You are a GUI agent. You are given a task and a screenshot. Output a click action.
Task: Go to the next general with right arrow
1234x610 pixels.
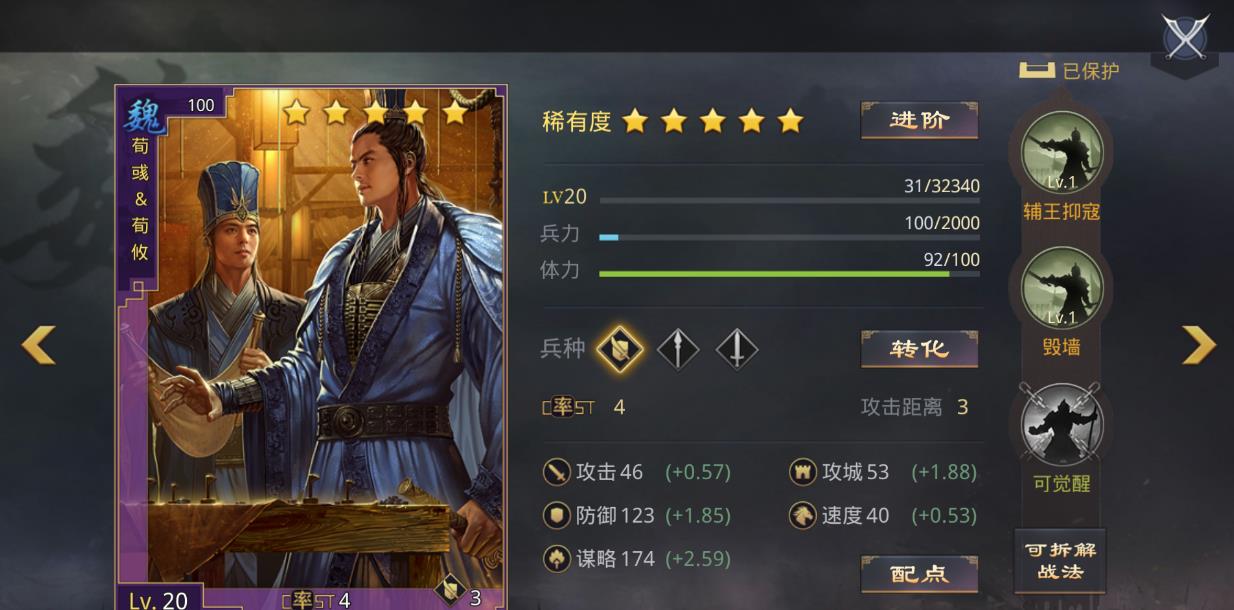pyautogui.click(x=1198, y=345)
